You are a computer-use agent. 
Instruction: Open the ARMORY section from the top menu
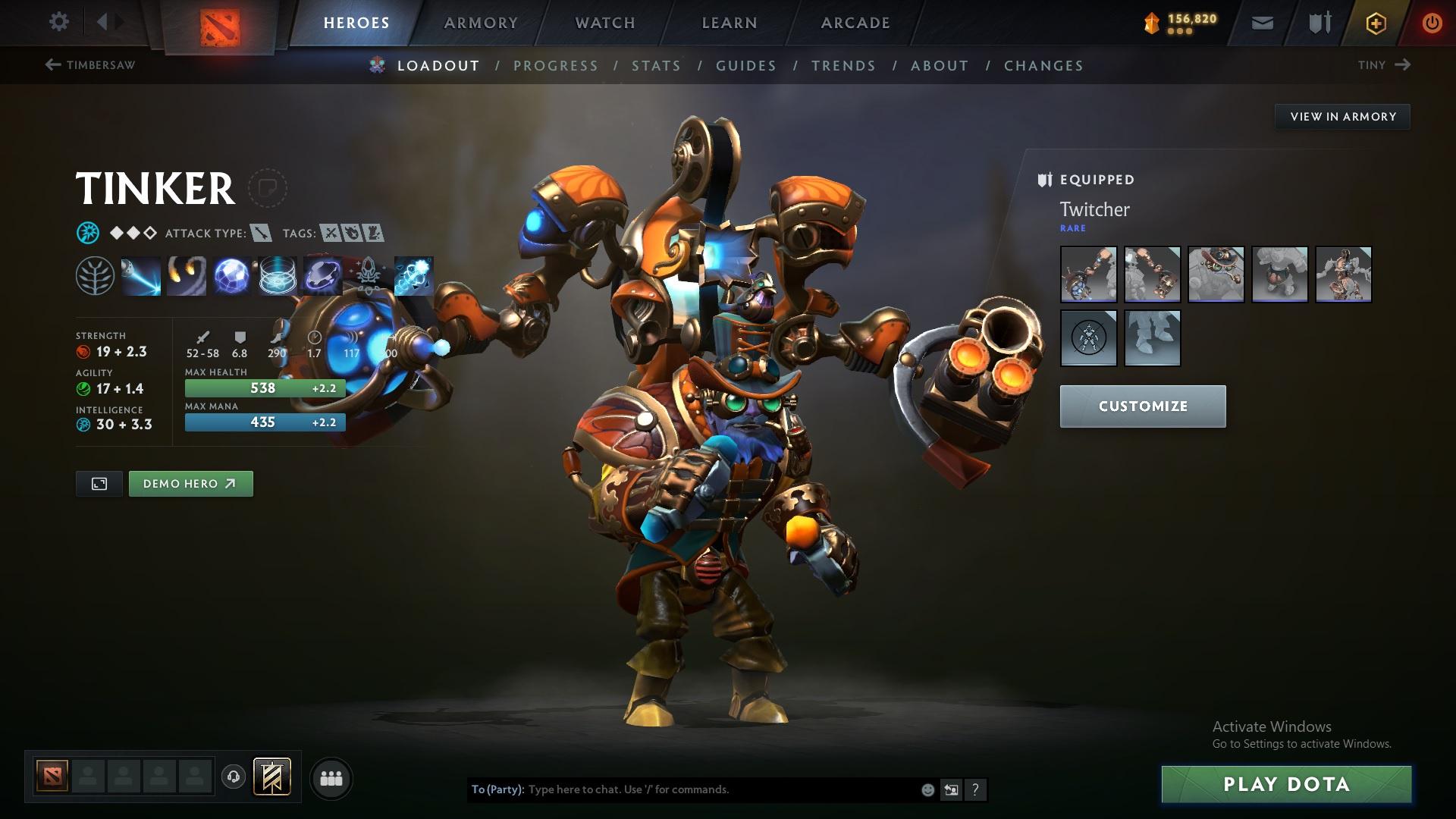[481, 22]
